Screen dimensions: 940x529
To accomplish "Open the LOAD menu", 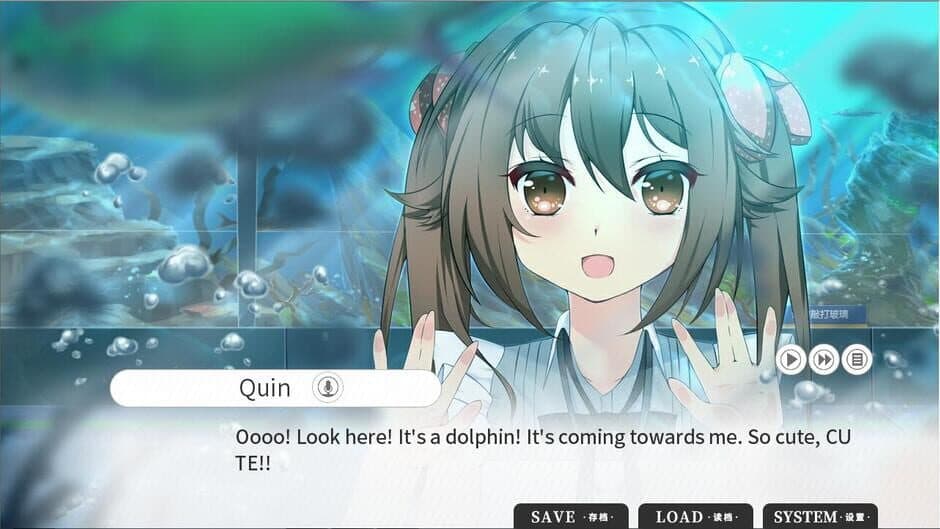I will click(x=695, y=516).
